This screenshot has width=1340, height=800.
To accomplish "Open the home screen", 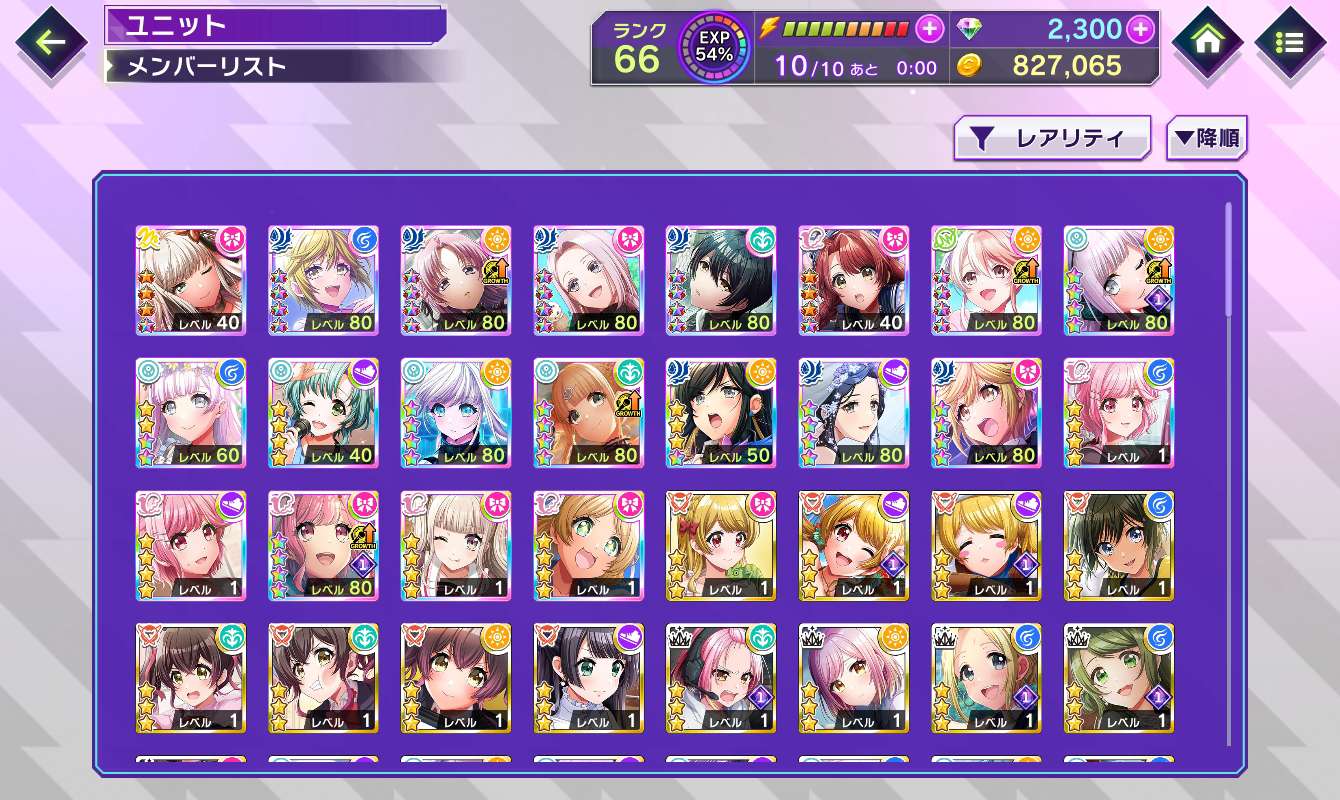I will [1208, 43].
